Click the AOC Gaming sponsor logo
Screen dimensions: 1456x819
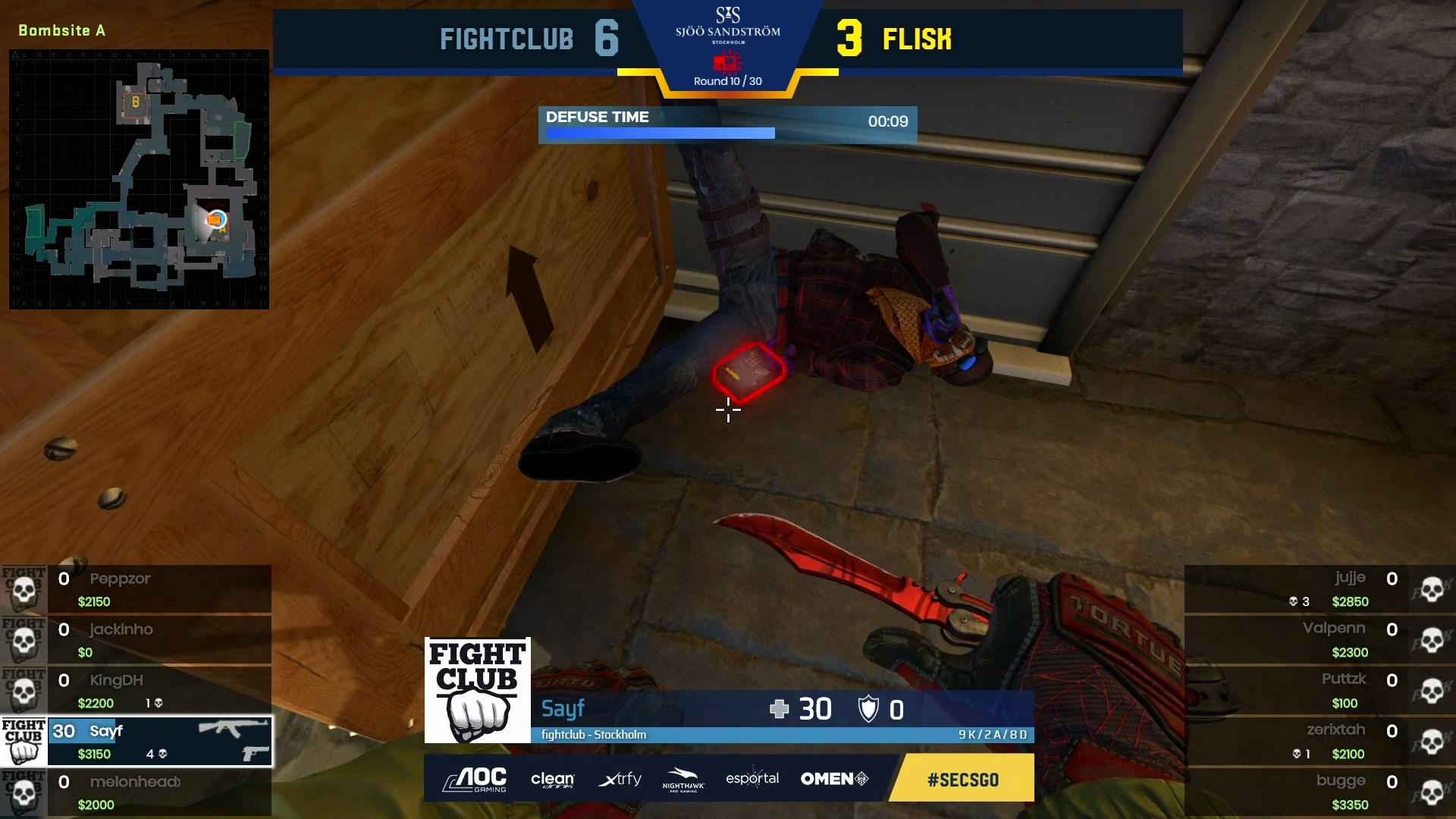(475, 779)
